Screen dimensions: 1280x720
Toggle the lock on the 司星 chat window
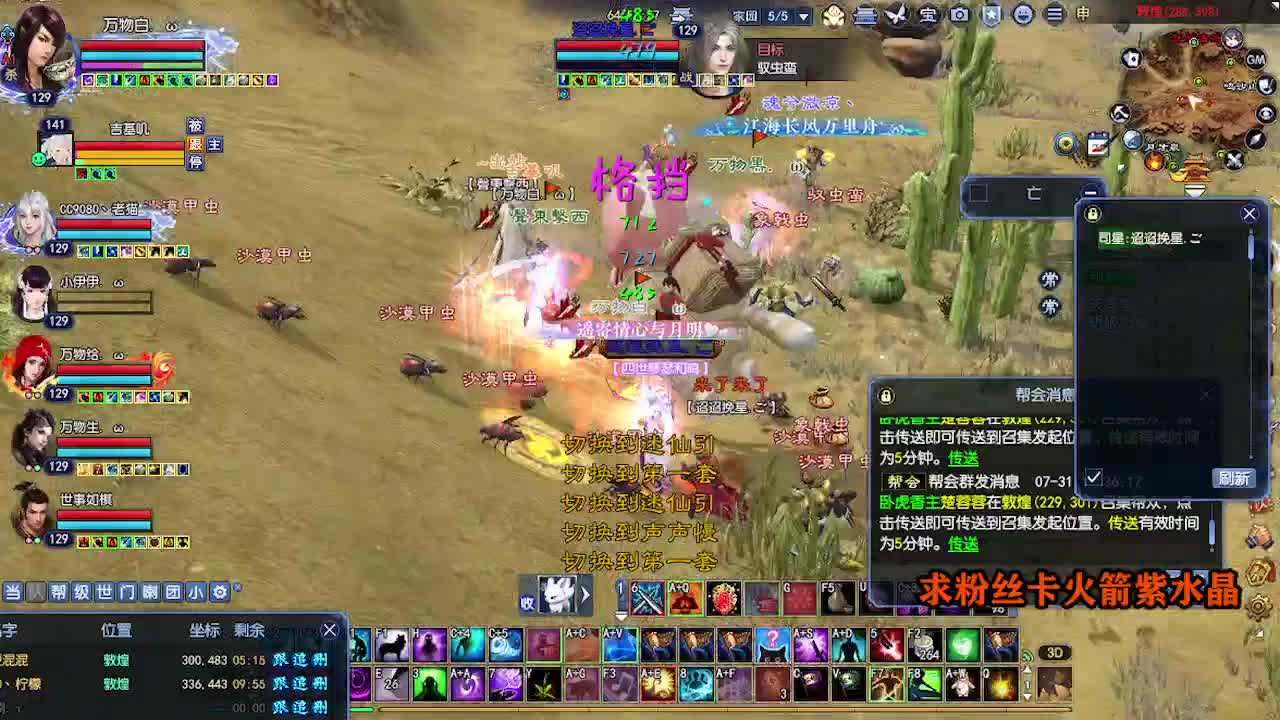tap(1092, 214)
